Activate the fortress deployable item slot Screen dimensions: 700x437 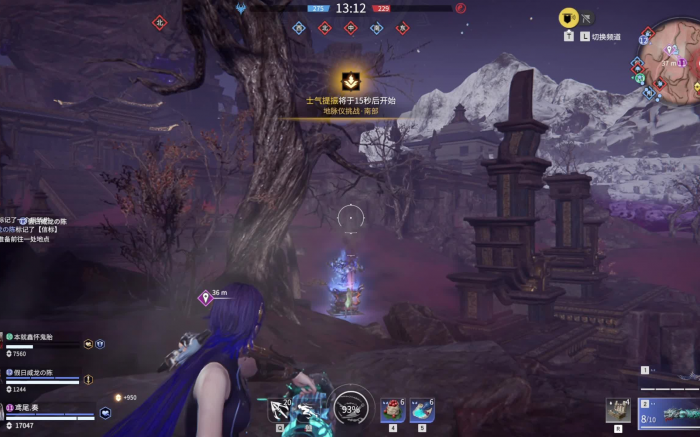coord(618,410)
